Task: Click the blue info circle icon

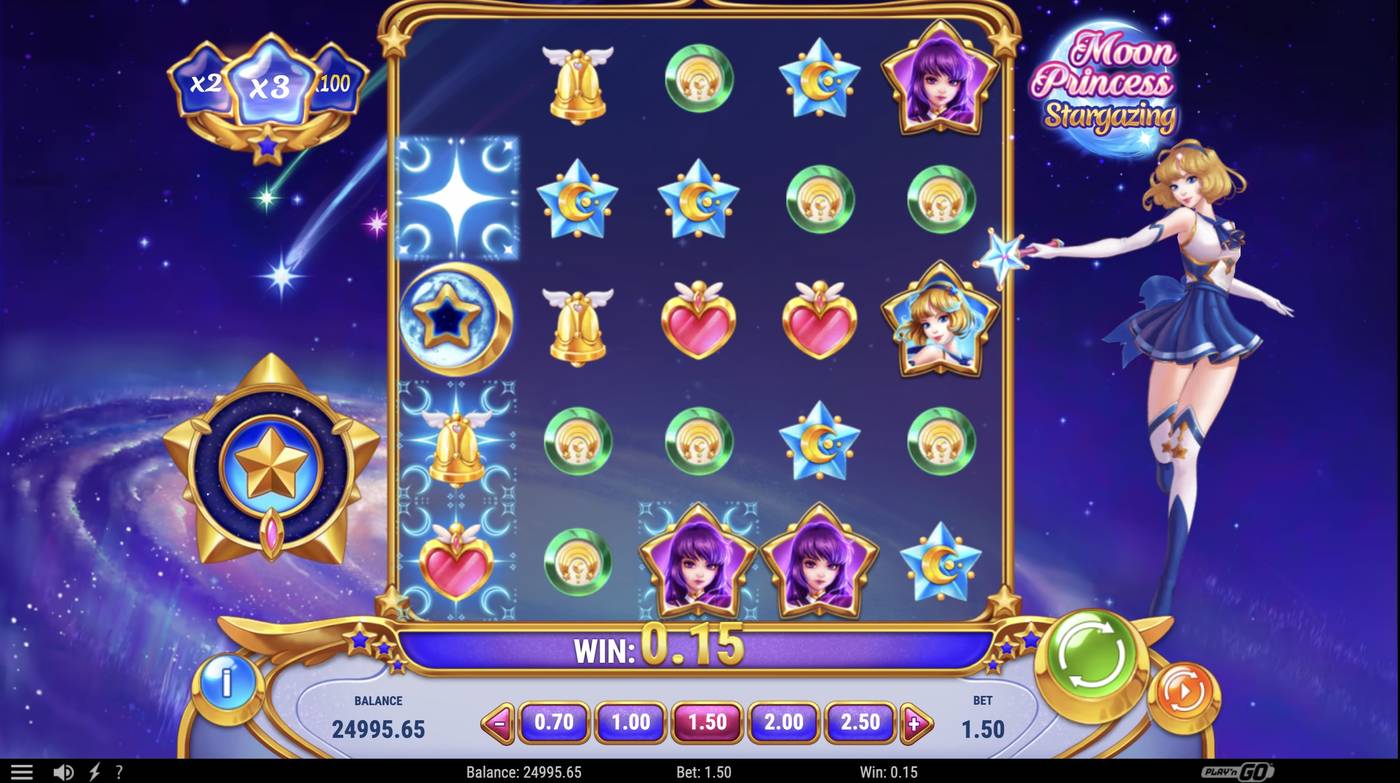Action: click(226, 684)
